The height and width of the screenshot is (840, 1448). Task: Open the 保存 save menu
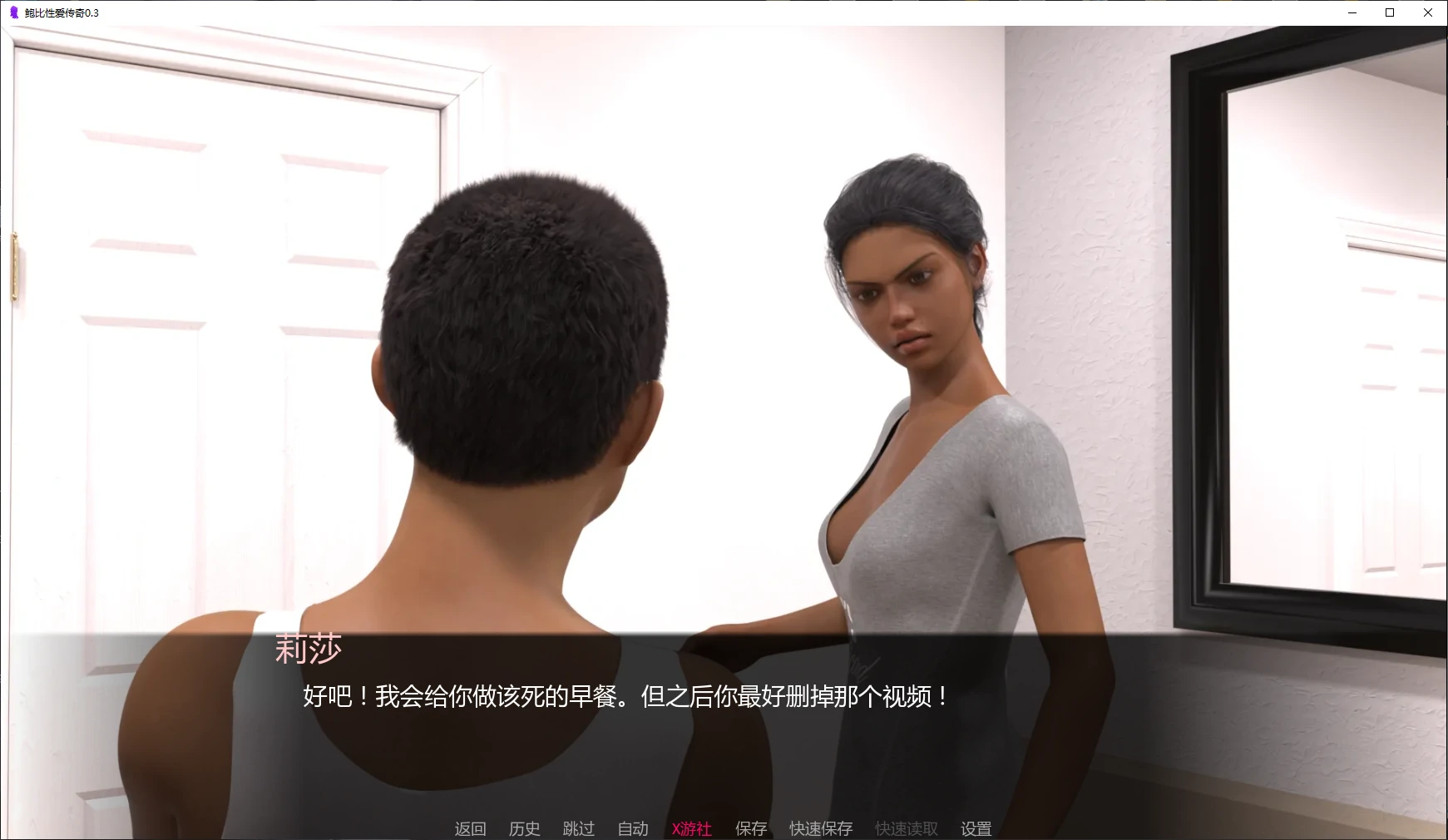[x=750, y=828]
